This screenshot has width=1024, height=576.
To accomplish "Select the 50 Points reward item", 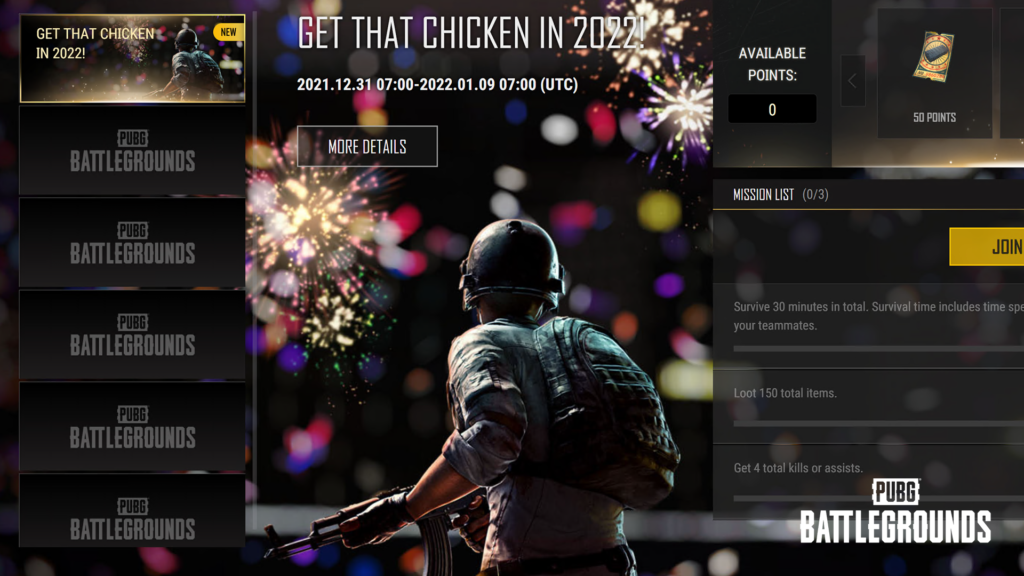I will [x=934, y=75].
